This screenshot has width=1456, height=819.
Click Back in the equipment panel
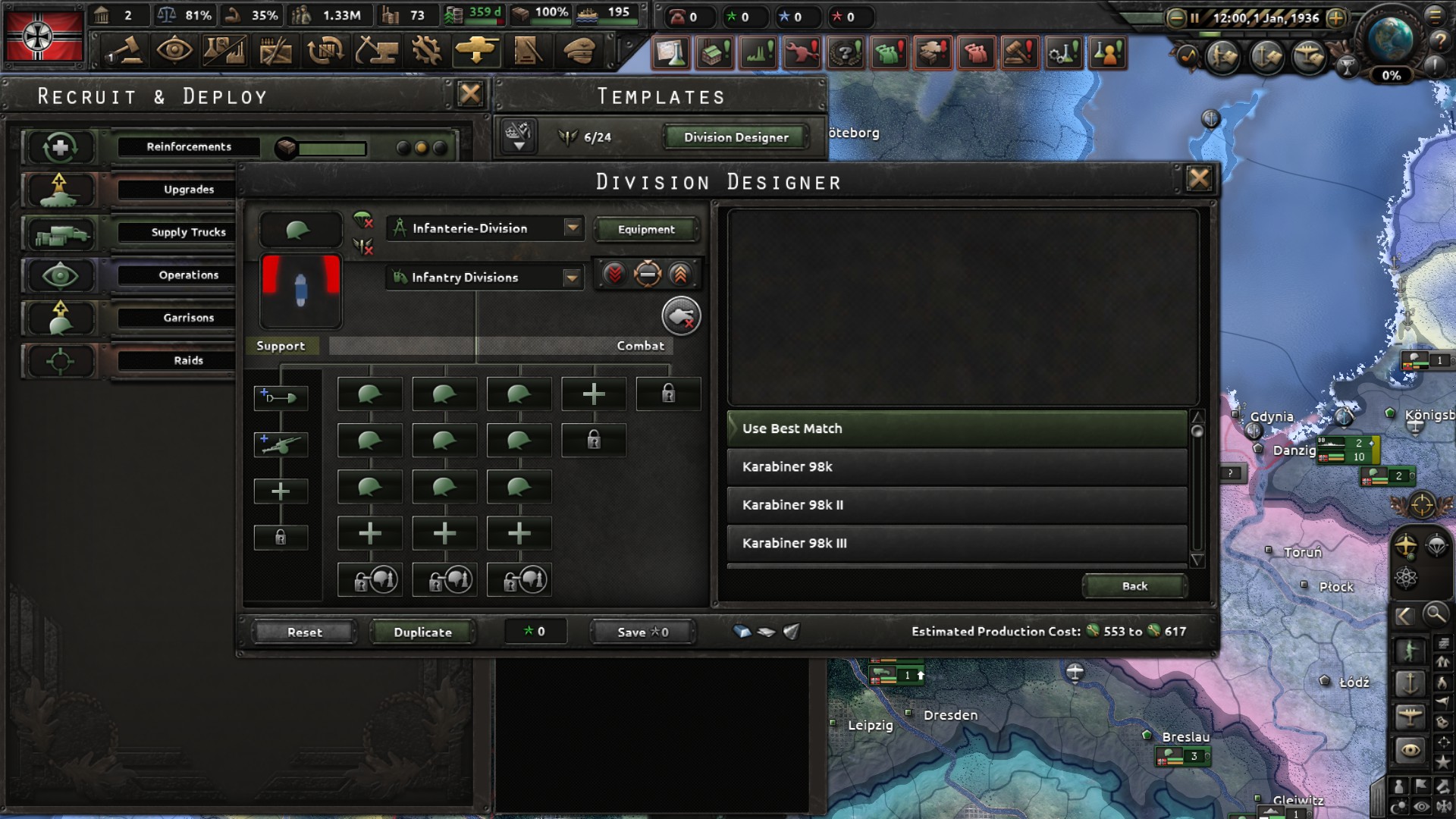[x=1134, y=585]
